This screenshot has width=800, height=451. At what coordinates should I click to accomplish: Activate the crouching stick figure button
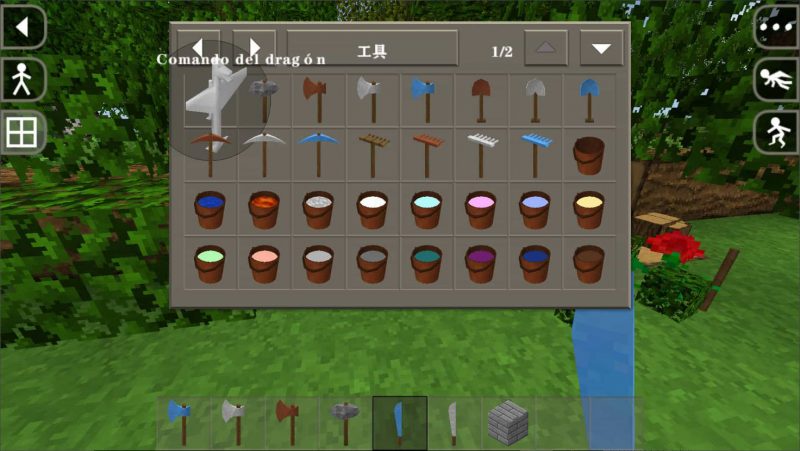click(776, 132)
